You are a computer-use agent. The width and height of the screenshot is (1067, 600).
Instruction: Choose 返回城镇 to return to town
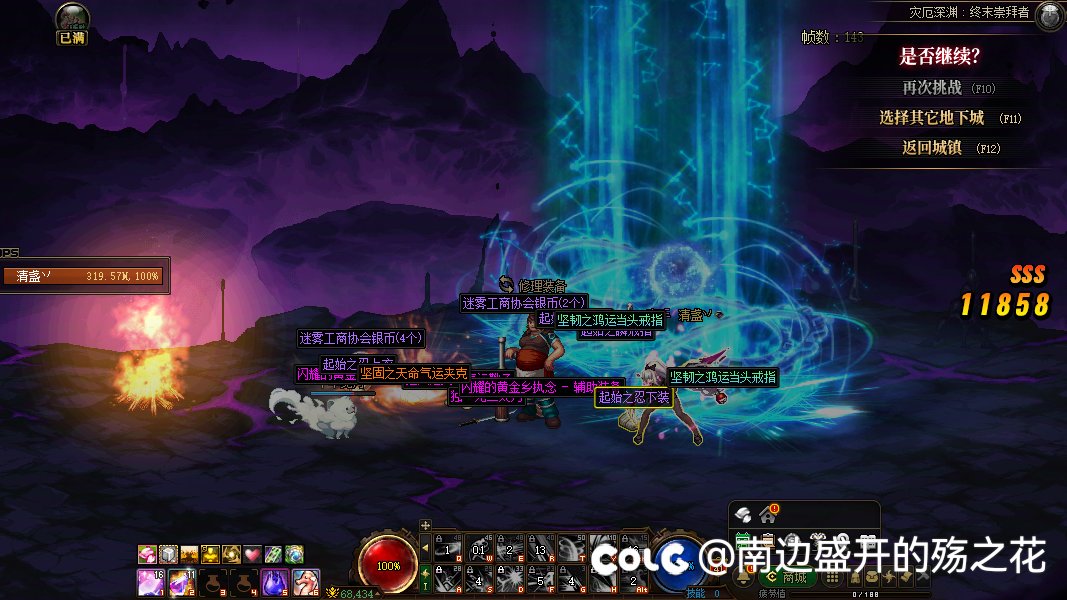(x=932, y=148)
